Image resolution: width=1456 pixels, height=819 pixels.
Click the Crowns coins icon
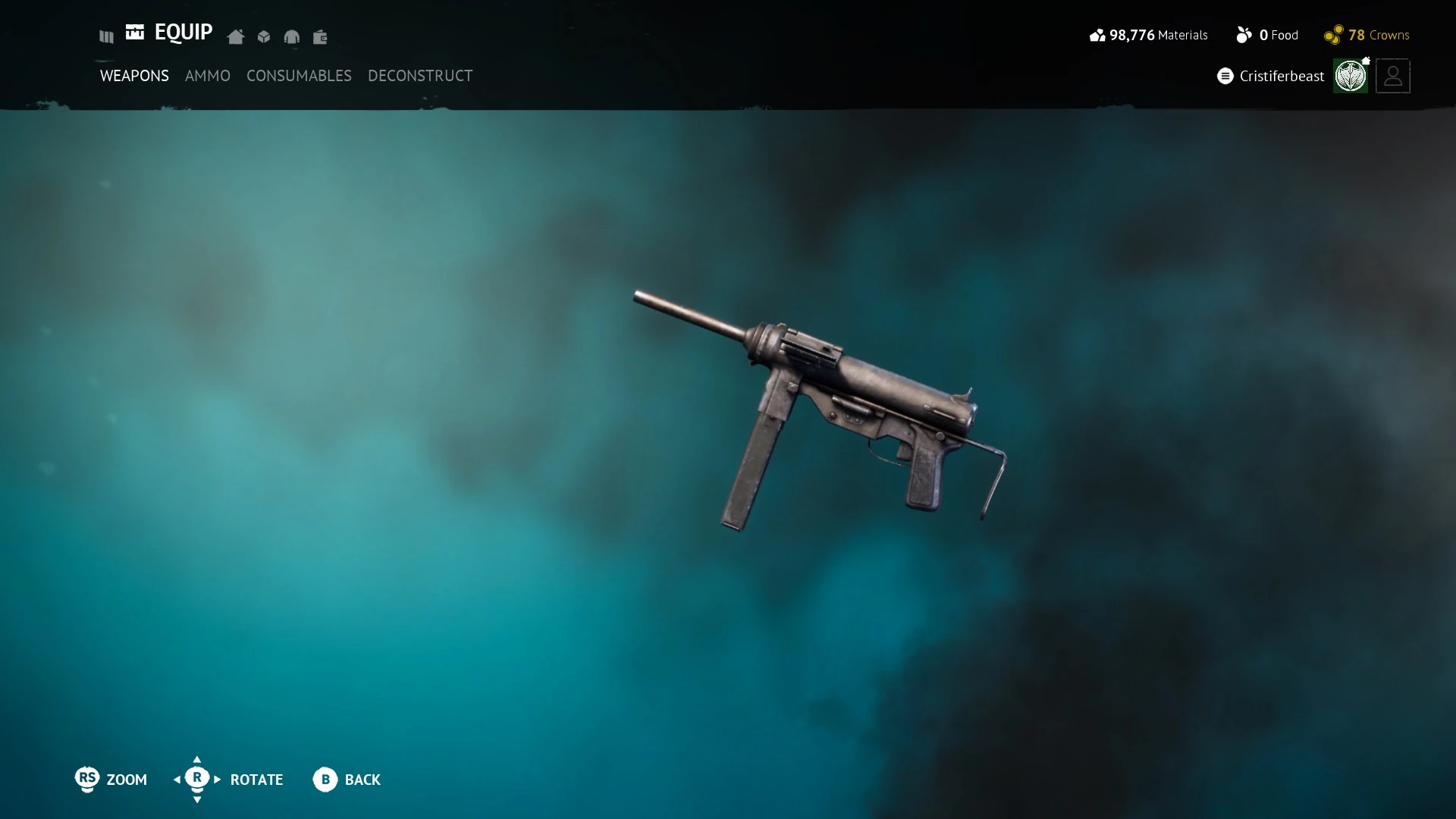(x=1332, y=35)
